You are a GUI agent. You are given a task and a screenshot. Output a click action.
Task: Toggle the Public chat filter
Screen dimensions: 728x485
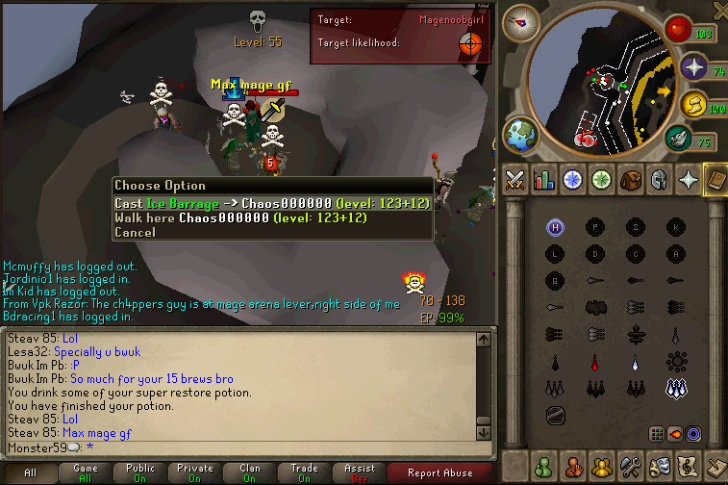pyautogui.click(x=140, y=472)
